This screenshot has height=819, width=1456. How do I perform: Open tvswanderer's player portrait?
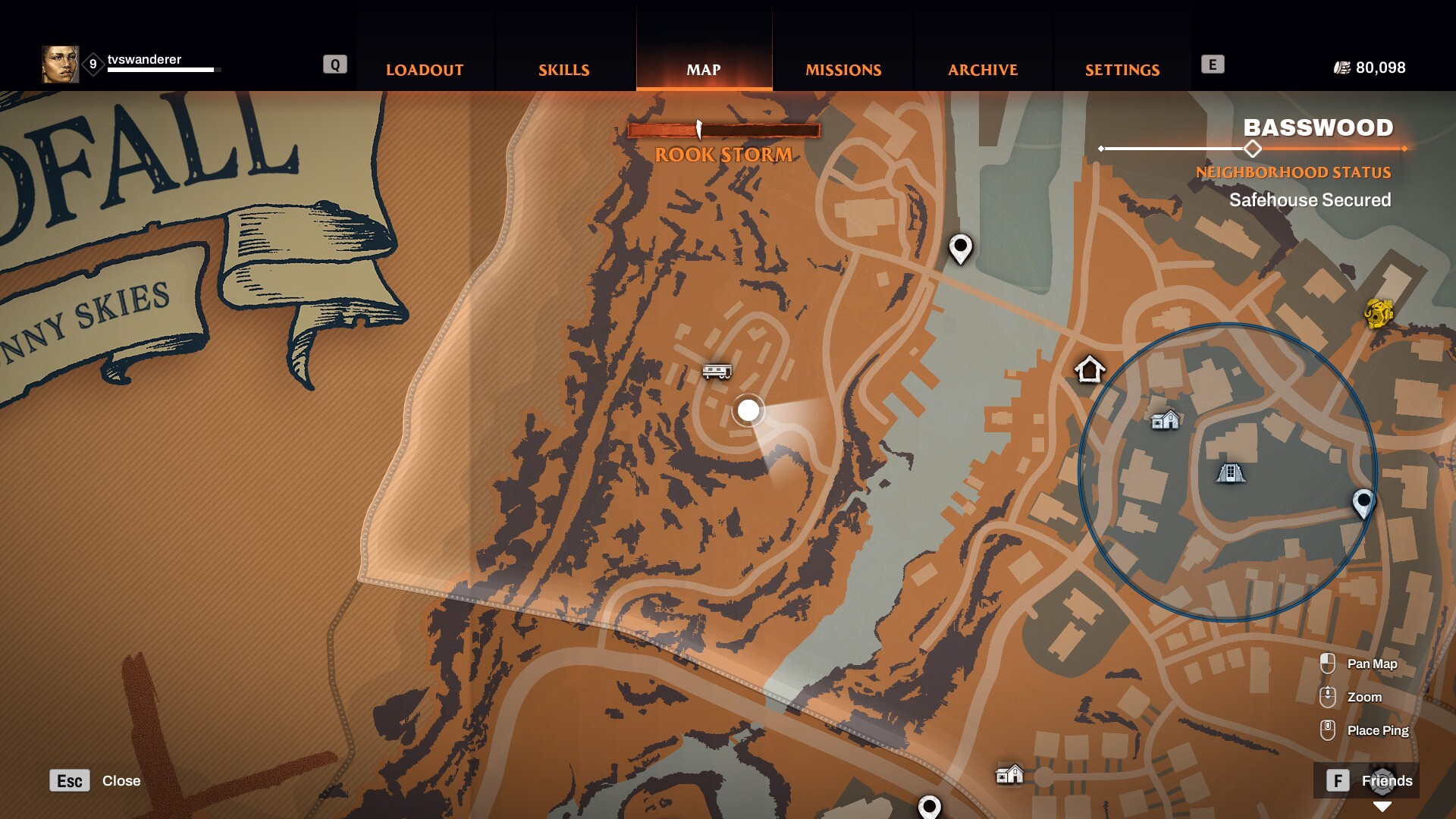tap(60, 64)
